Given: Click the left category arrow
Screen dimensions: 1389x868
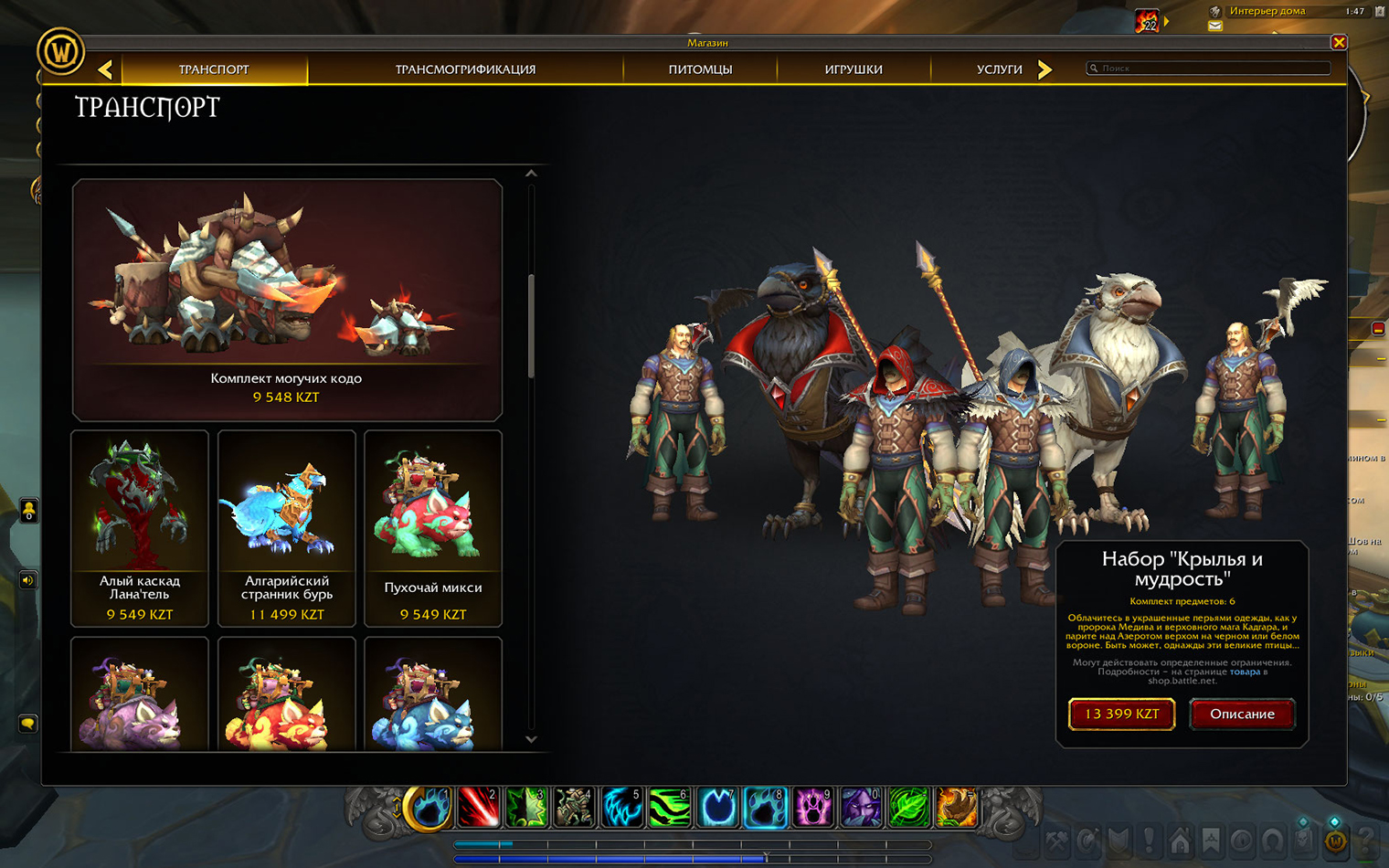Looking at the screenshot, I should [106, 69].
